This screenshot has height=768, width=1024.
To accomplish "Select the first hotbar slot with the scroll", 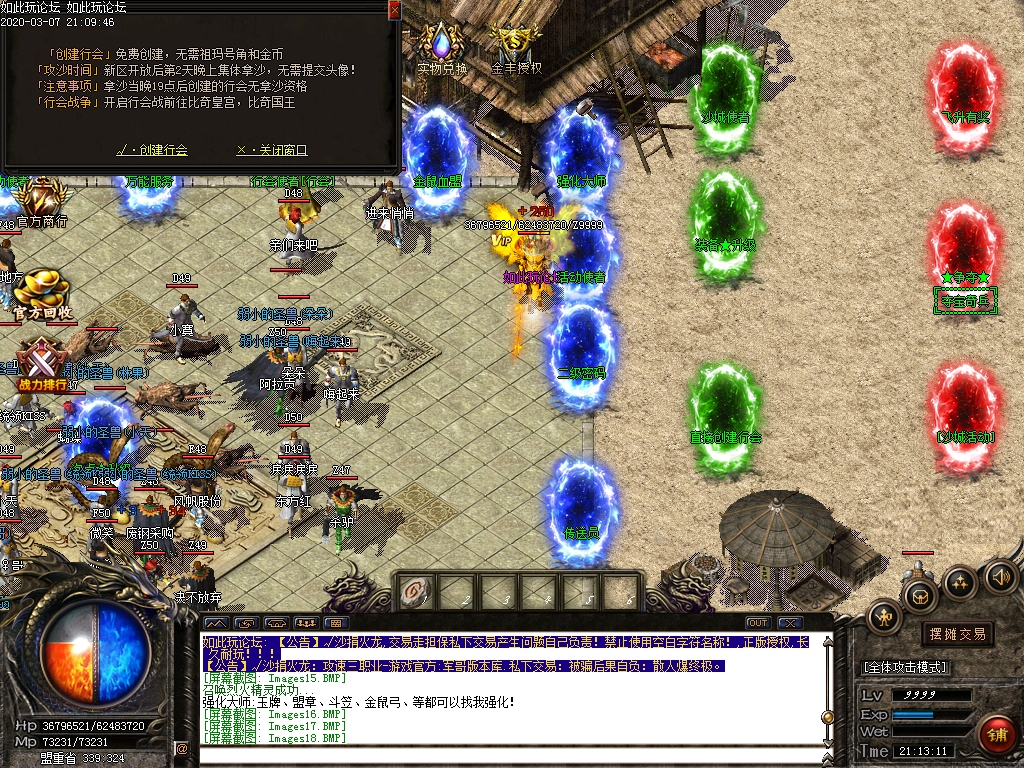I will point(414,591).
